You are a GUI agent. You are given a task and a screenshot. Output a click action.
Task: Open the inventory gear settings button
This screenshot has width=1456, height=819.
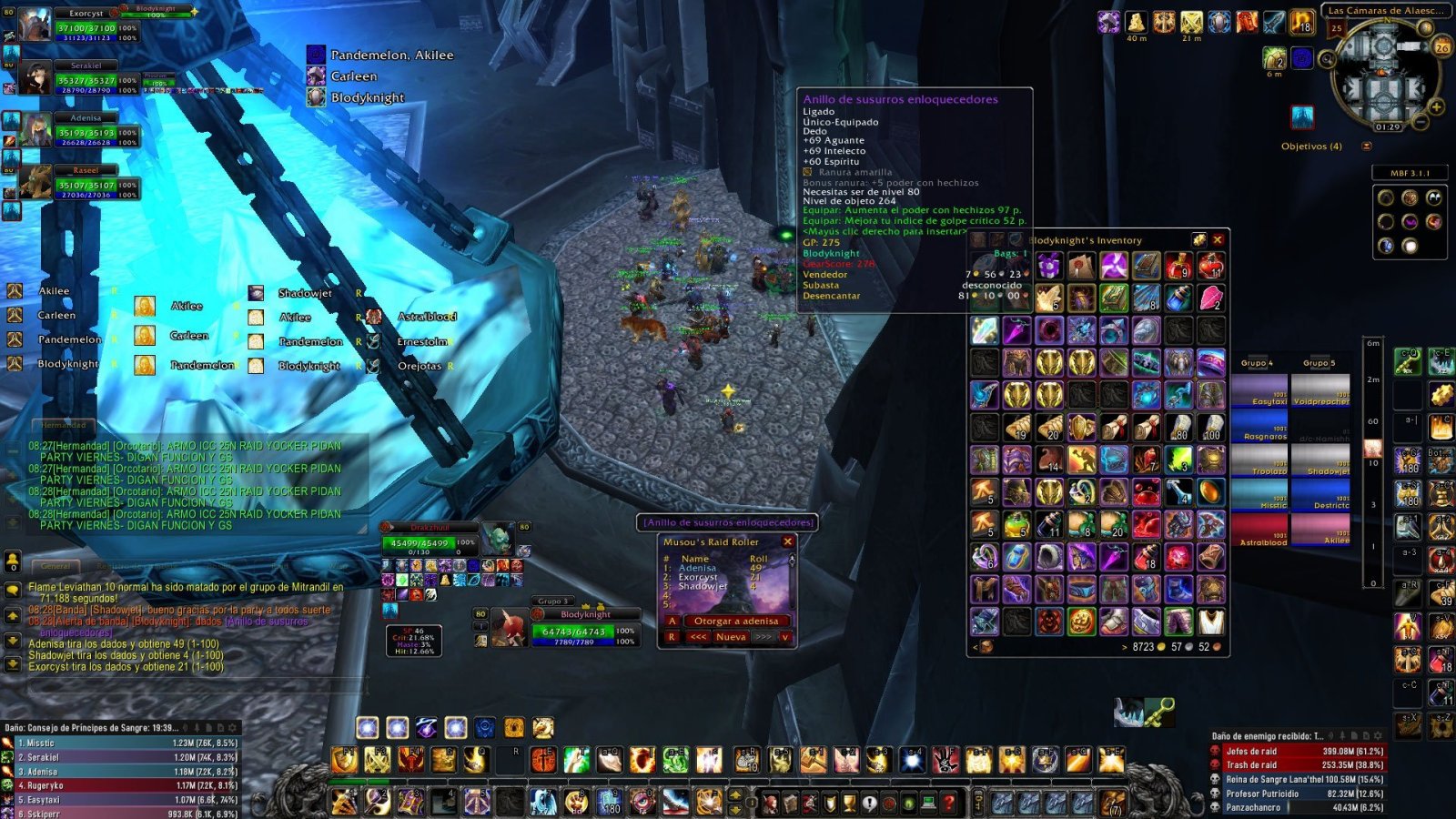click(1199, 240)
